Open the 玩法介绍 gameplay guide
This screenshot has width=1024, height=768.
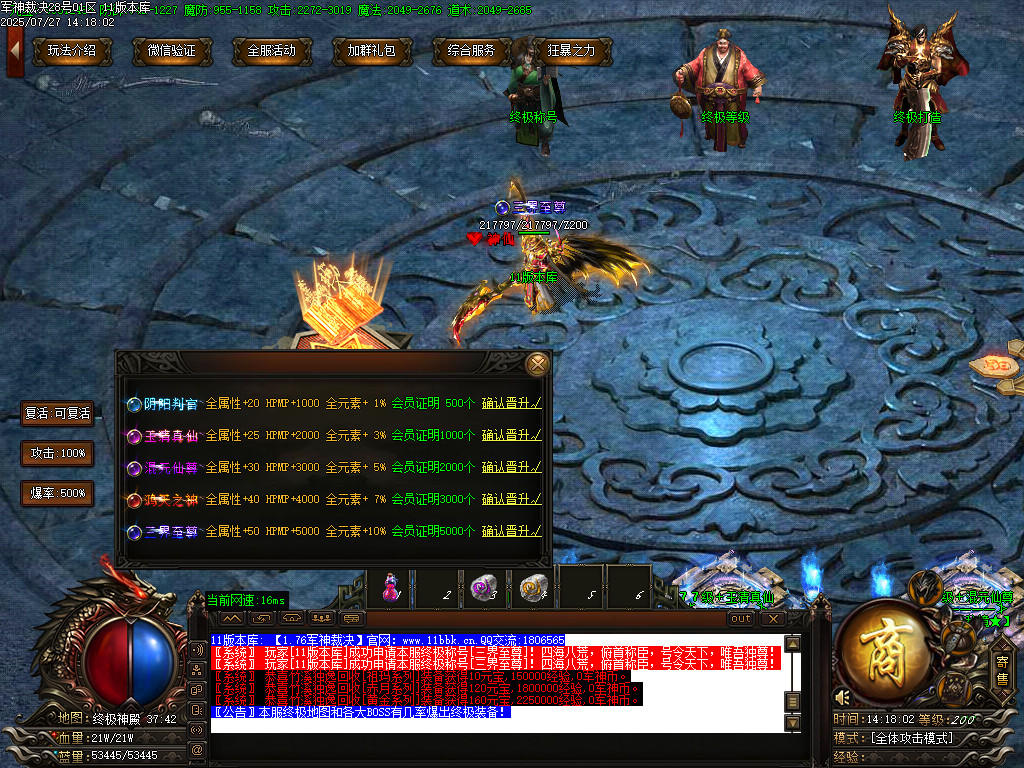click(x=72, y=51)
